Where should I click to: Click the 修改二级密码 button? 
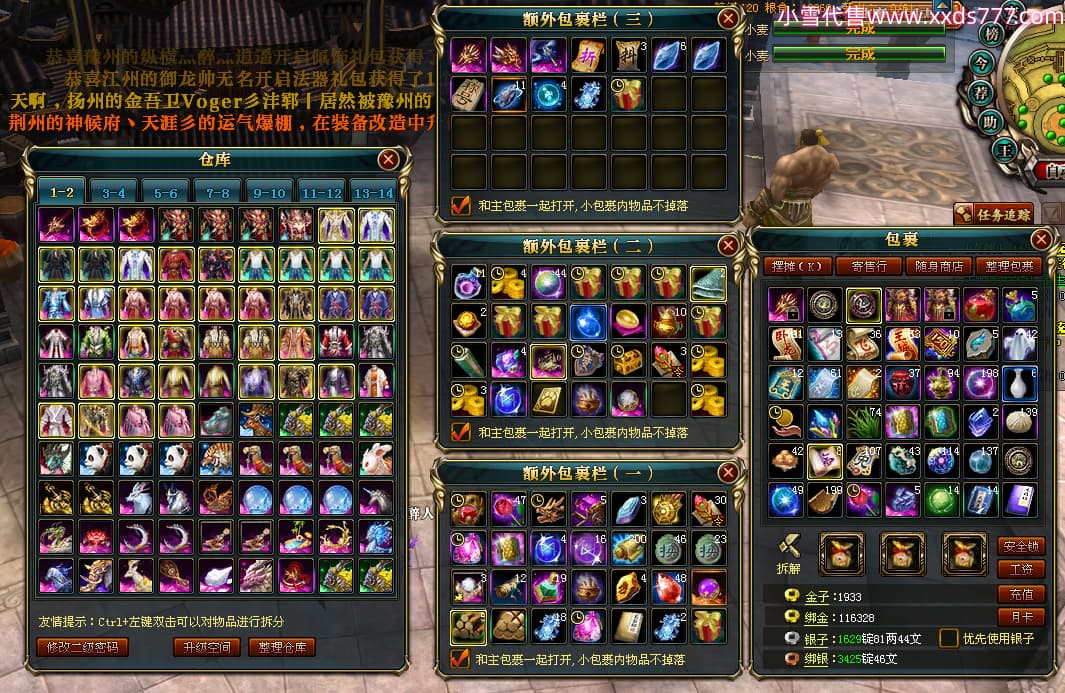click(x=83, y=647)
